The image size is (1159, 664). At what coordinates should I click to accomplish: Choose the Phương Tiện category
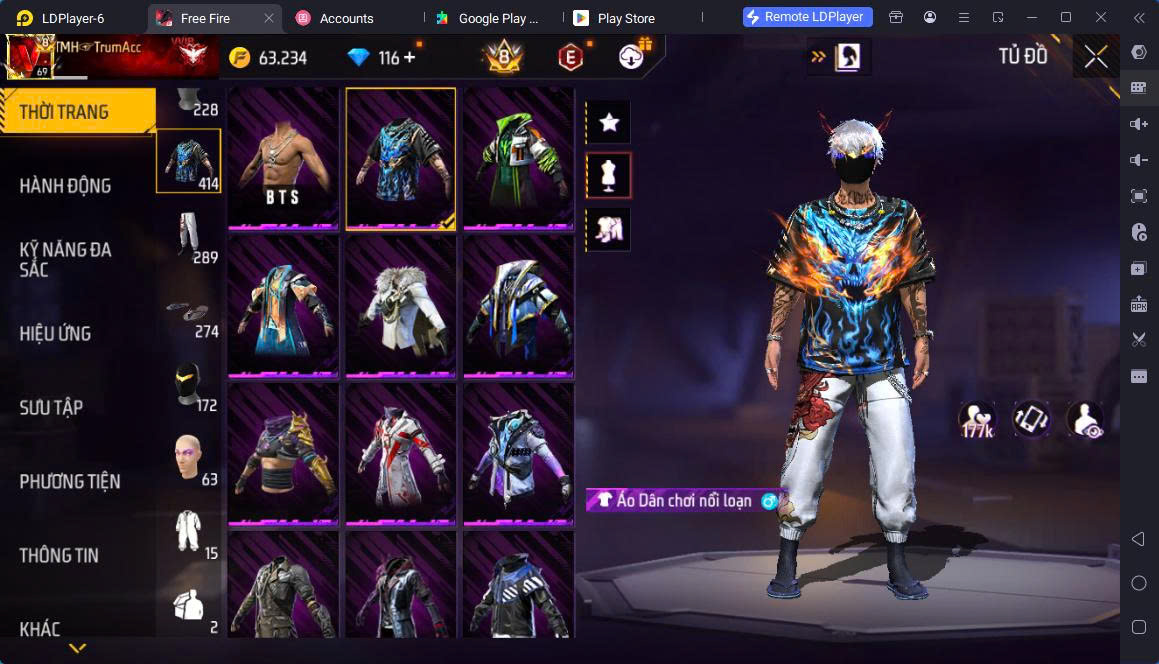pos(70,482)
